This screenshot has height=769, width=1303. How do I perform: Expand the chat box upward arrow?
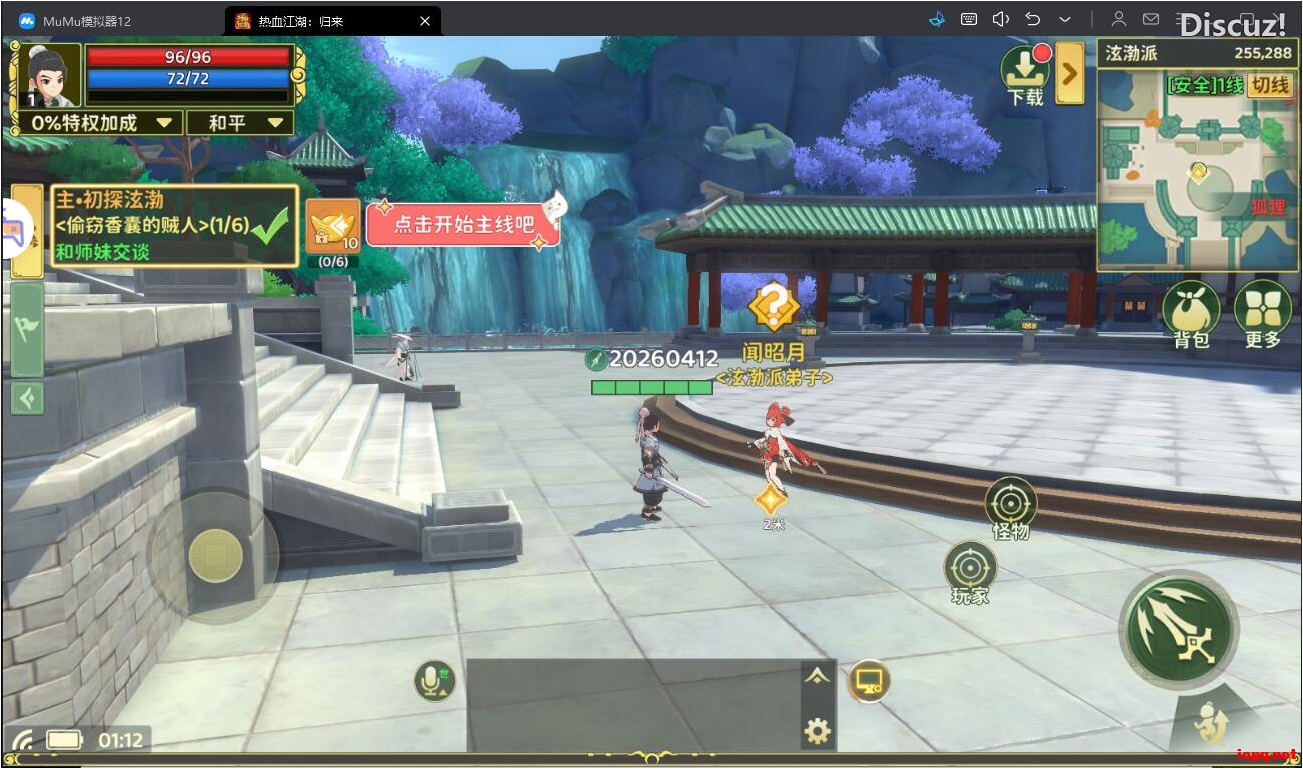pos(817,676)
